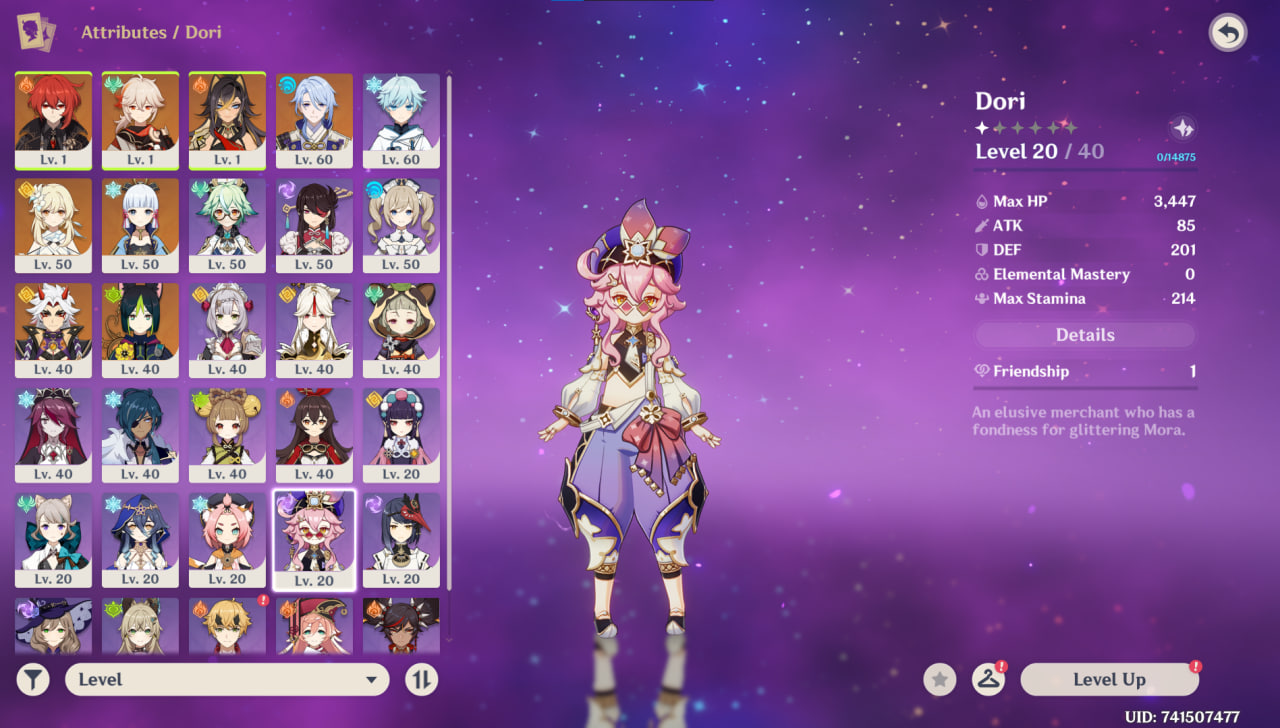Select Diona's Lv. 20 portrait
The image size is (1280, 728).
(227, 538)
